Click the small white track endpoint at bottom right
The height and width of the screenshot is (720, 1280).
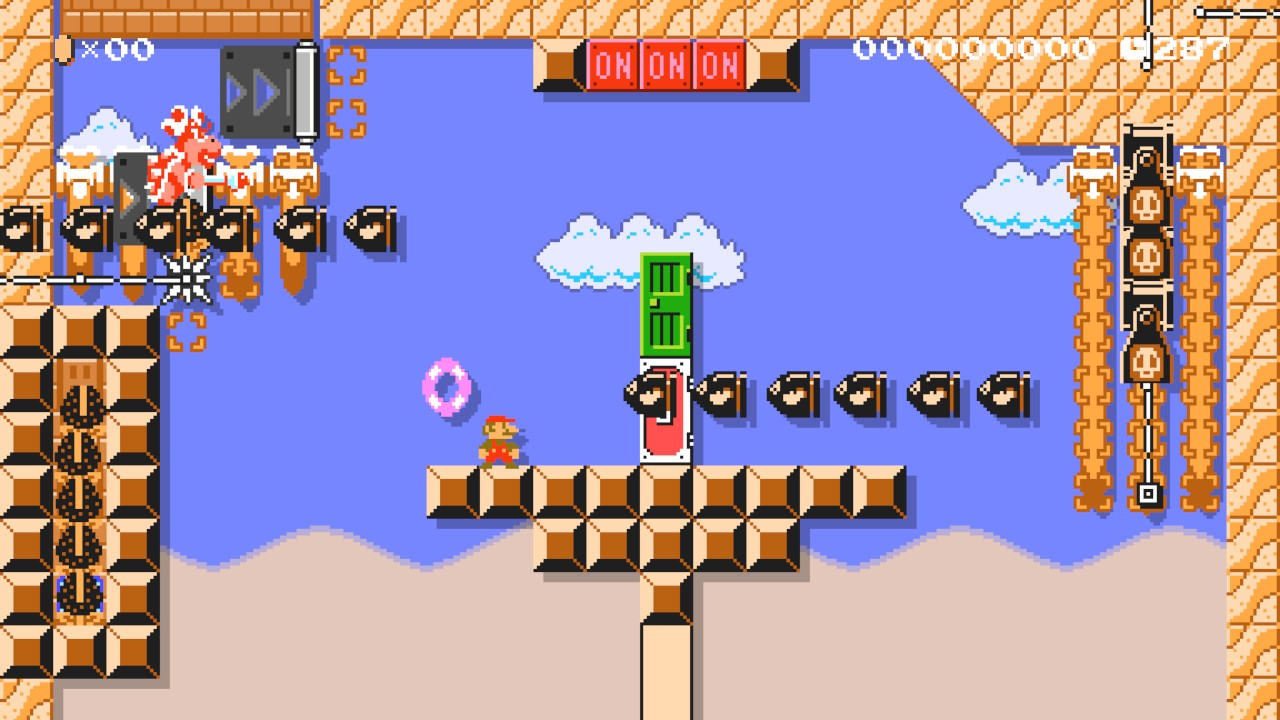pos(1148,491)
